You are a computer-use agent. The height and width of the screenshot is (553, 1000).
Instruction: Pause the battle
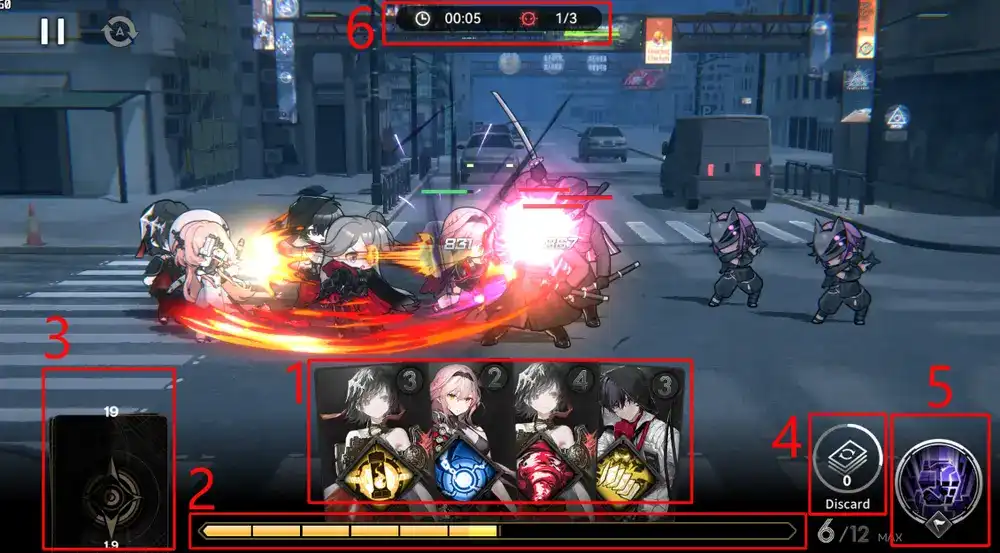pyautogui.click(x=52, y=32)
